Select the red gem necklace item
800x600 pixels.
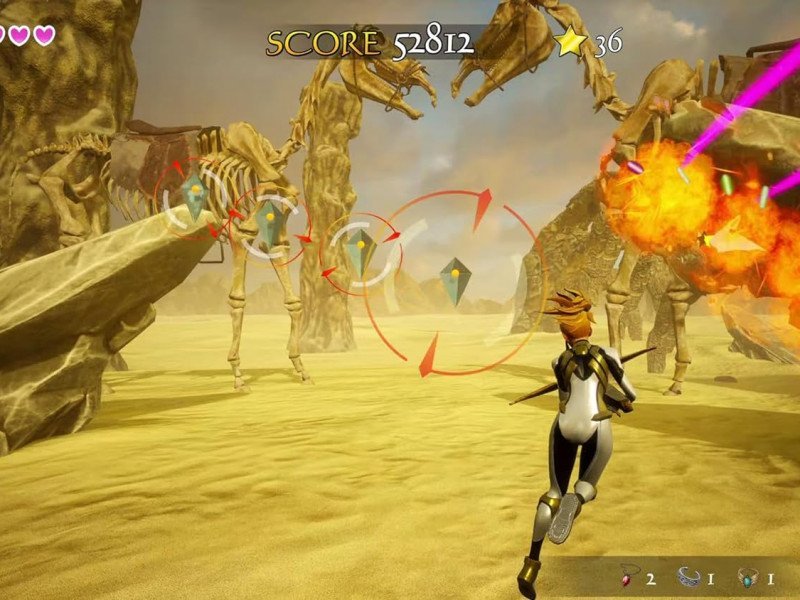(627, 577)
